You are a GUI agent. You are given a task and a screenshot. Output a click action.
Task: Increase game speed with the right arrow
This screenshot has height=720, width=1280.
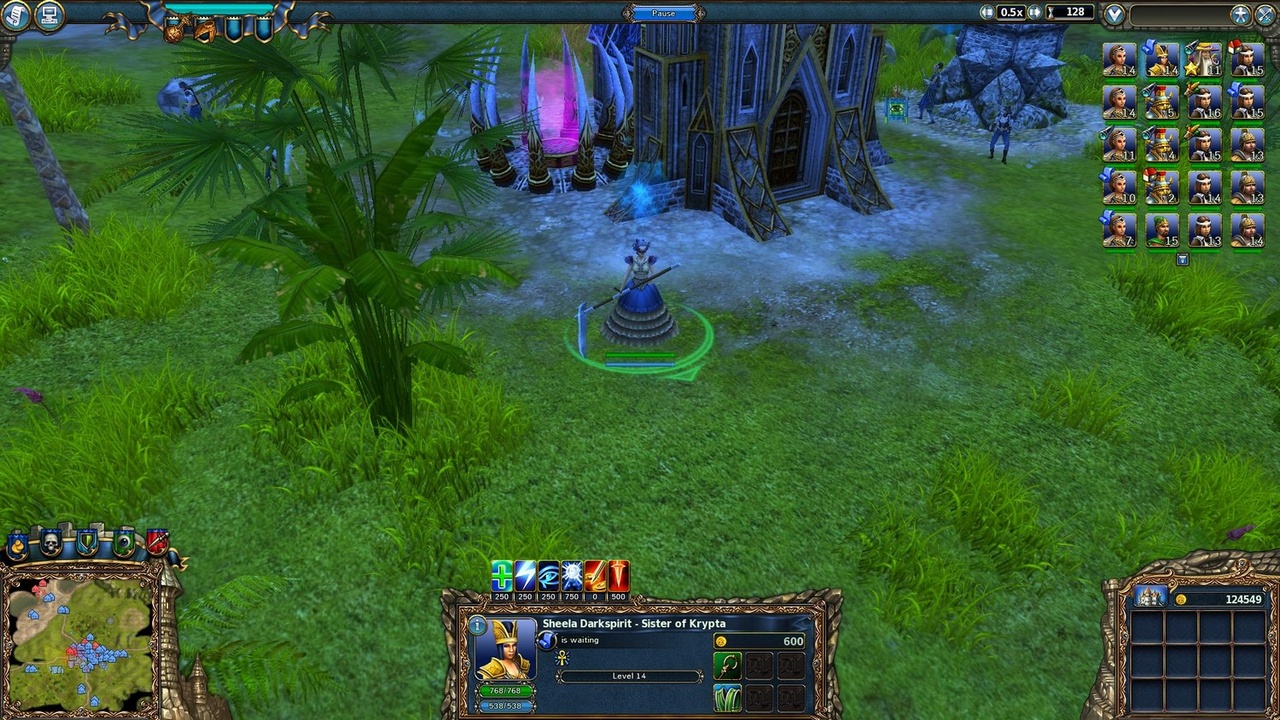tap(1034, 12)
